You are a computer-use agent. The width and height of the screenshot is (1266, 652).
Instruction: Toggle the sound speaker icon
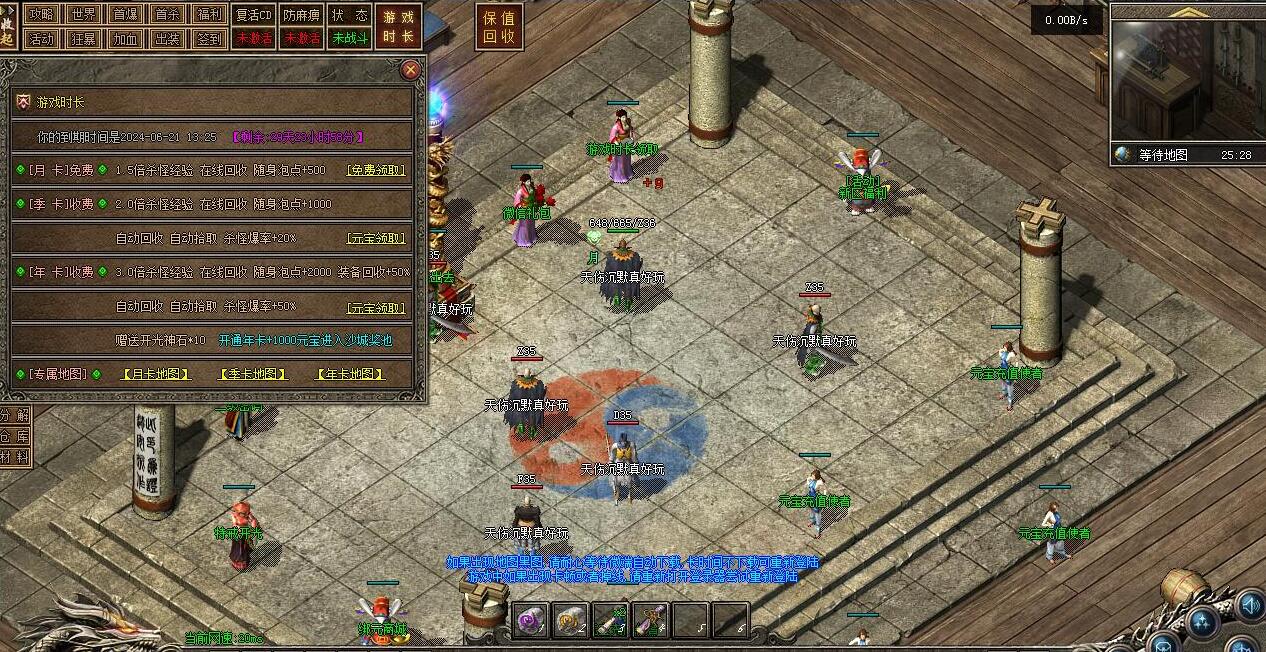[1250, 604]
